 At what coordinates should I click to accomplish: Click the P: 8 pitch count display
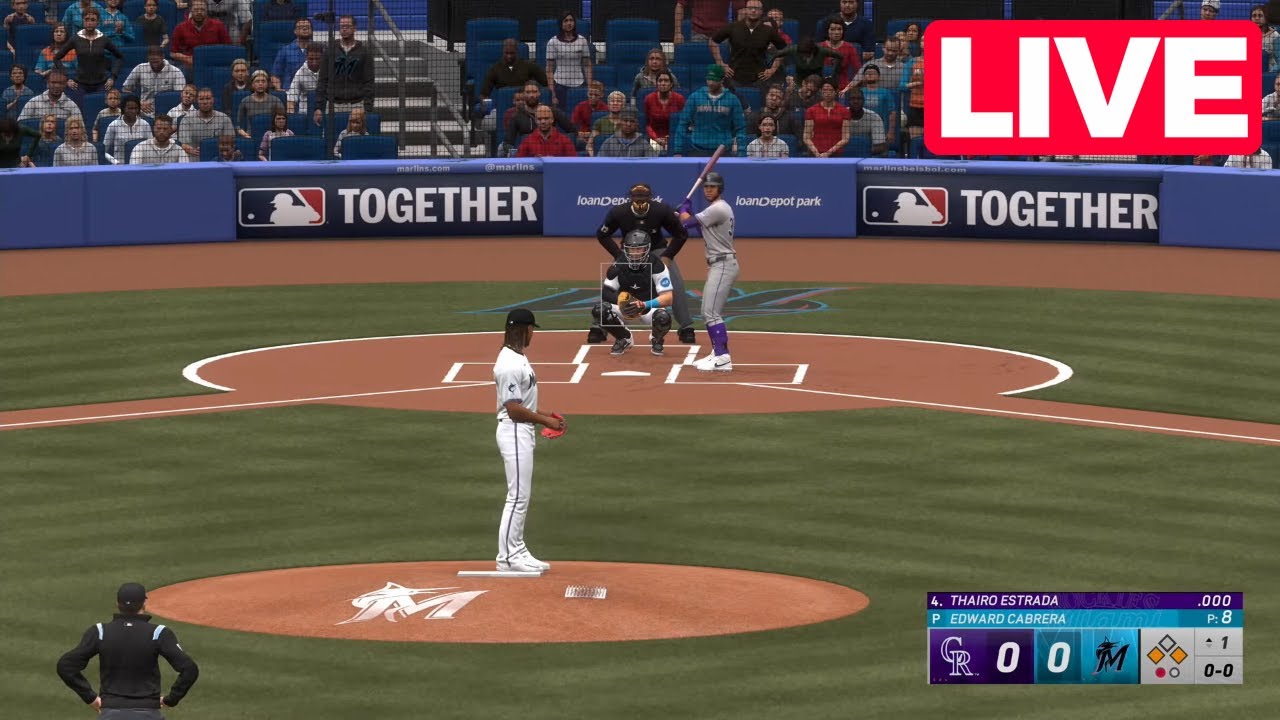(x=1219, y=617)
